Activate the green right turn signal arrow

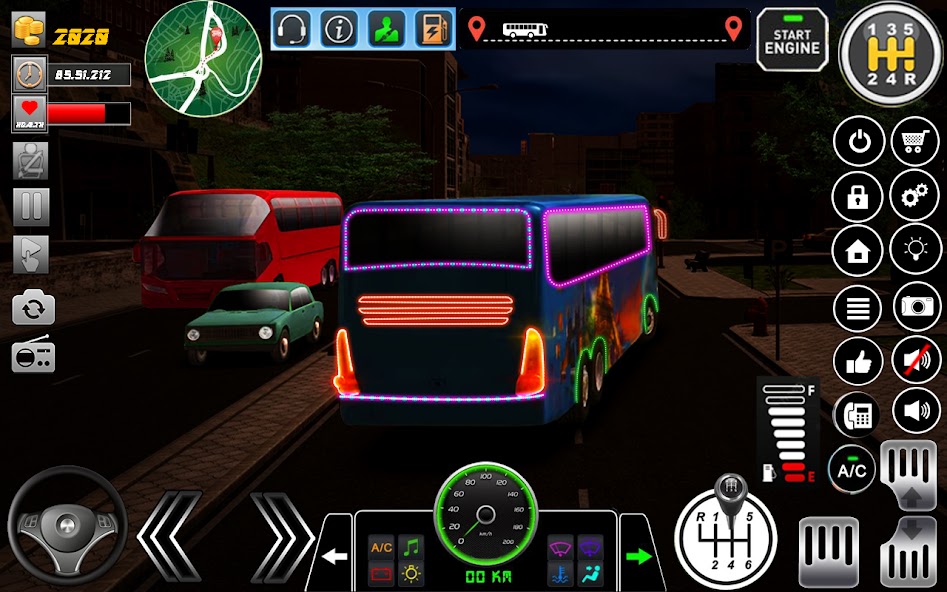point(637,555)
